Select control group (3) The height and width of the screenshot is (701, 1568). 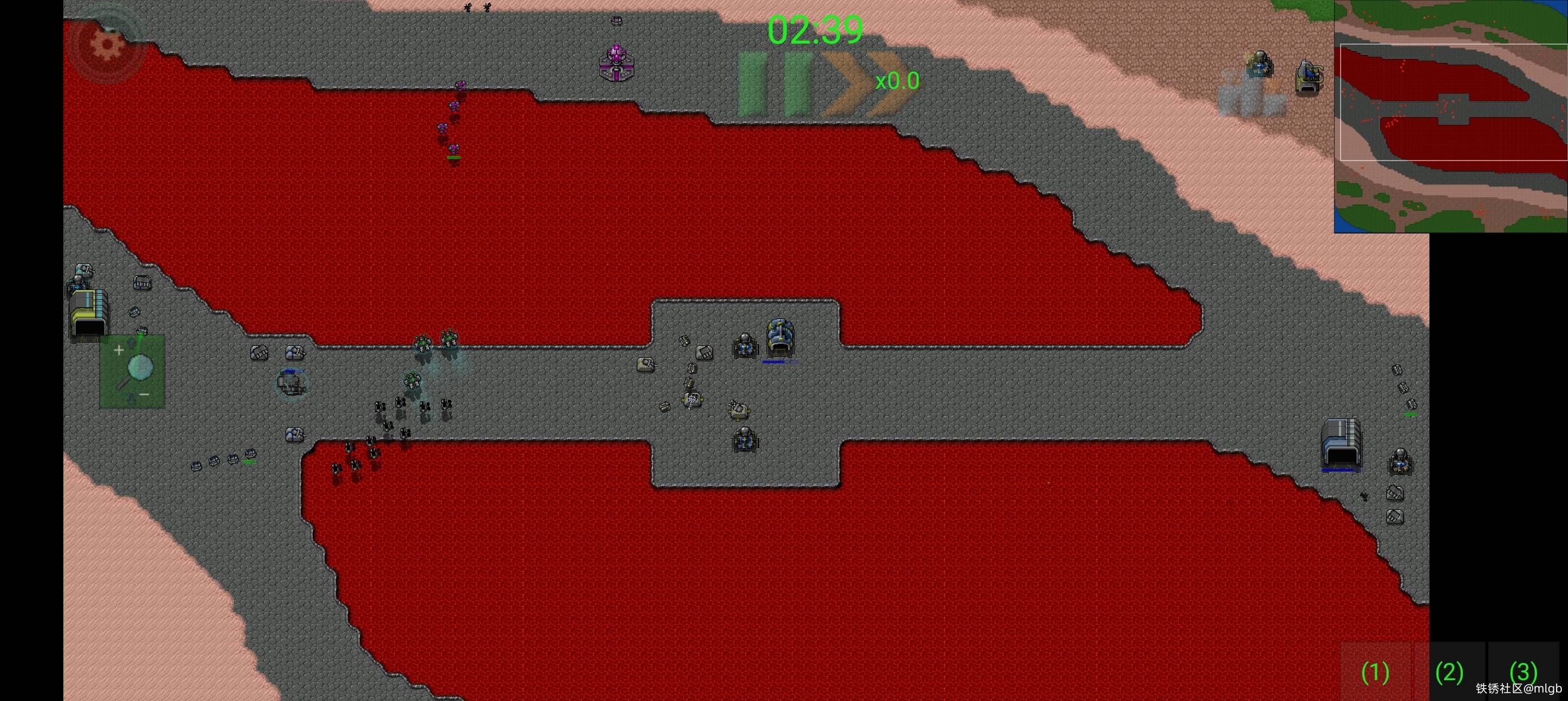[x=1523, y=670]
